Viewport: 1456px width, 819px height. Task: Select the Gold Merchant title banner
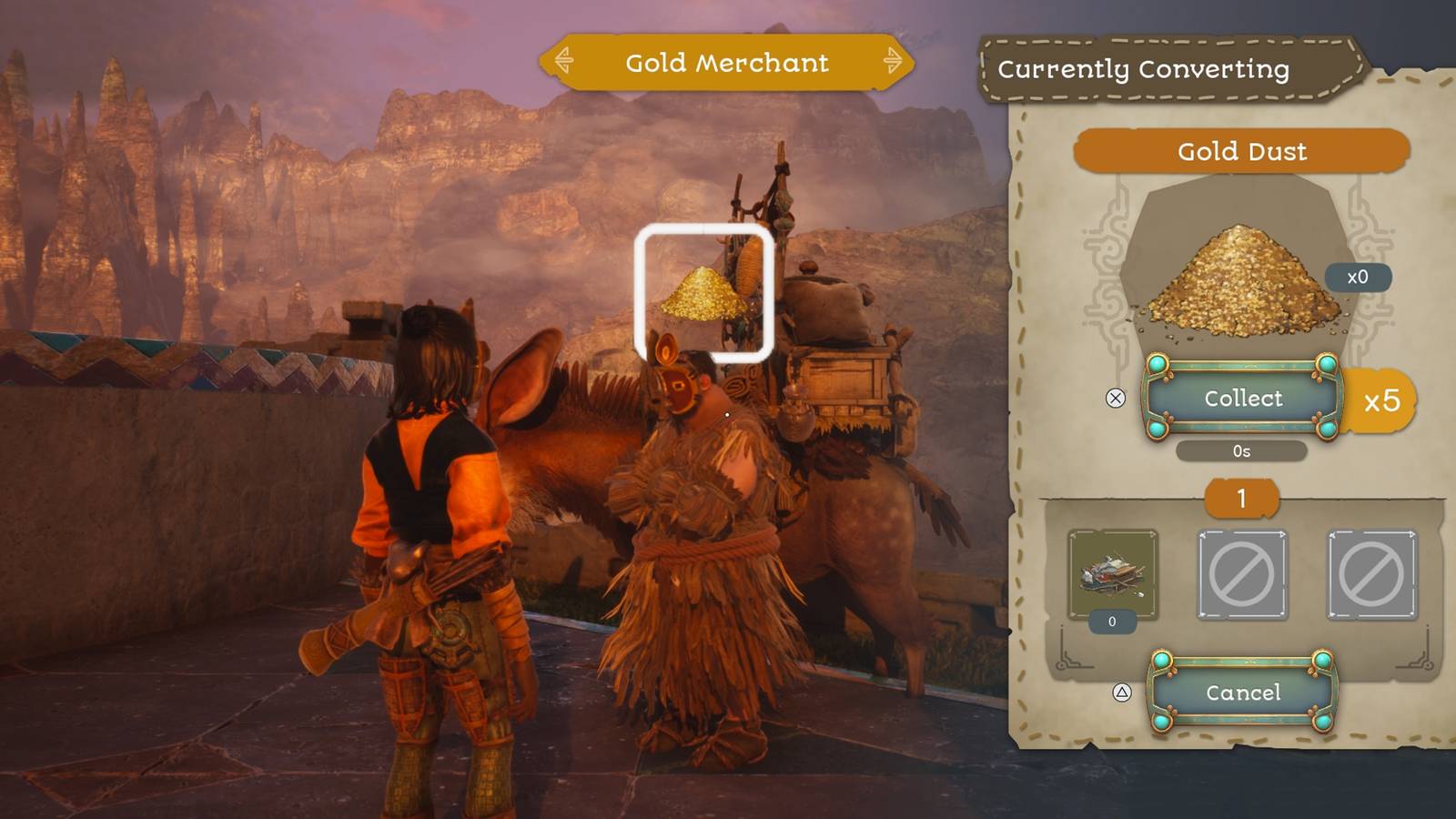click(726, 63)
